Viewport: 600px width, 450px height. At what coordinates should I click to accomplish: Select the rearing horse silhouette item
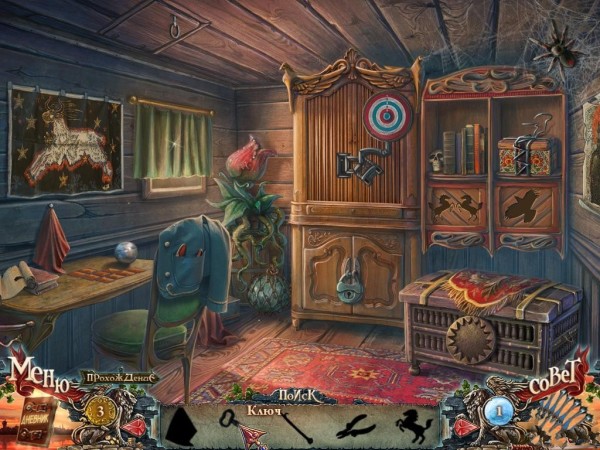pos(413,425)
